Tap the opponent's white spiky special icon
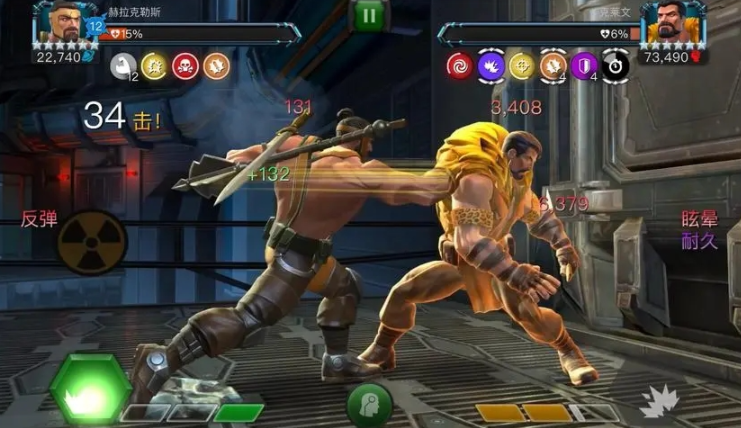The image size is (741, 428). pyautogui.click(x=661, y=402)
